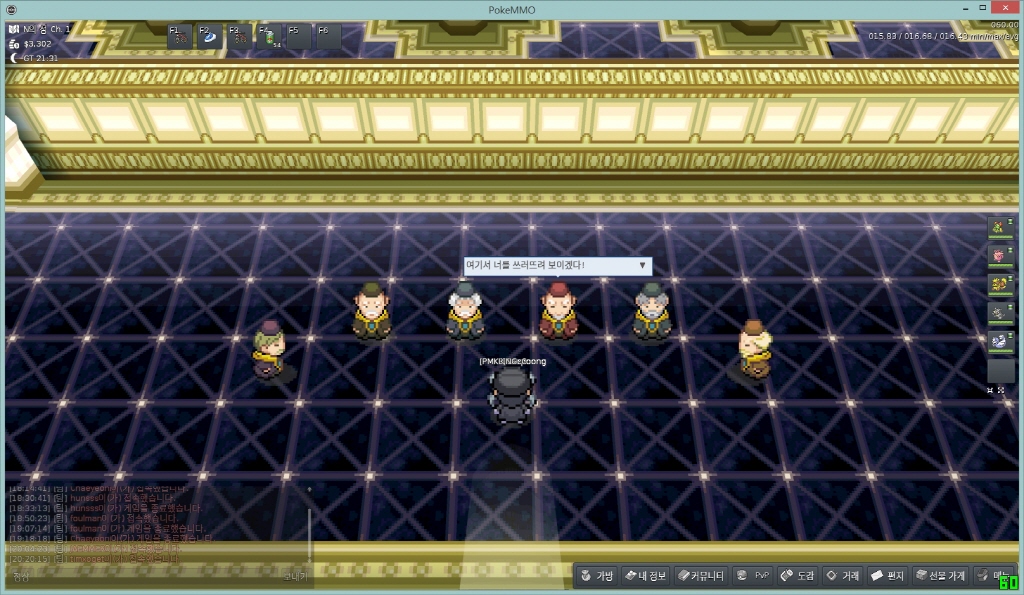This screenshot has width=1024, height=595.
Task: Open the 편지 mail window
Action: pos(888,576)
